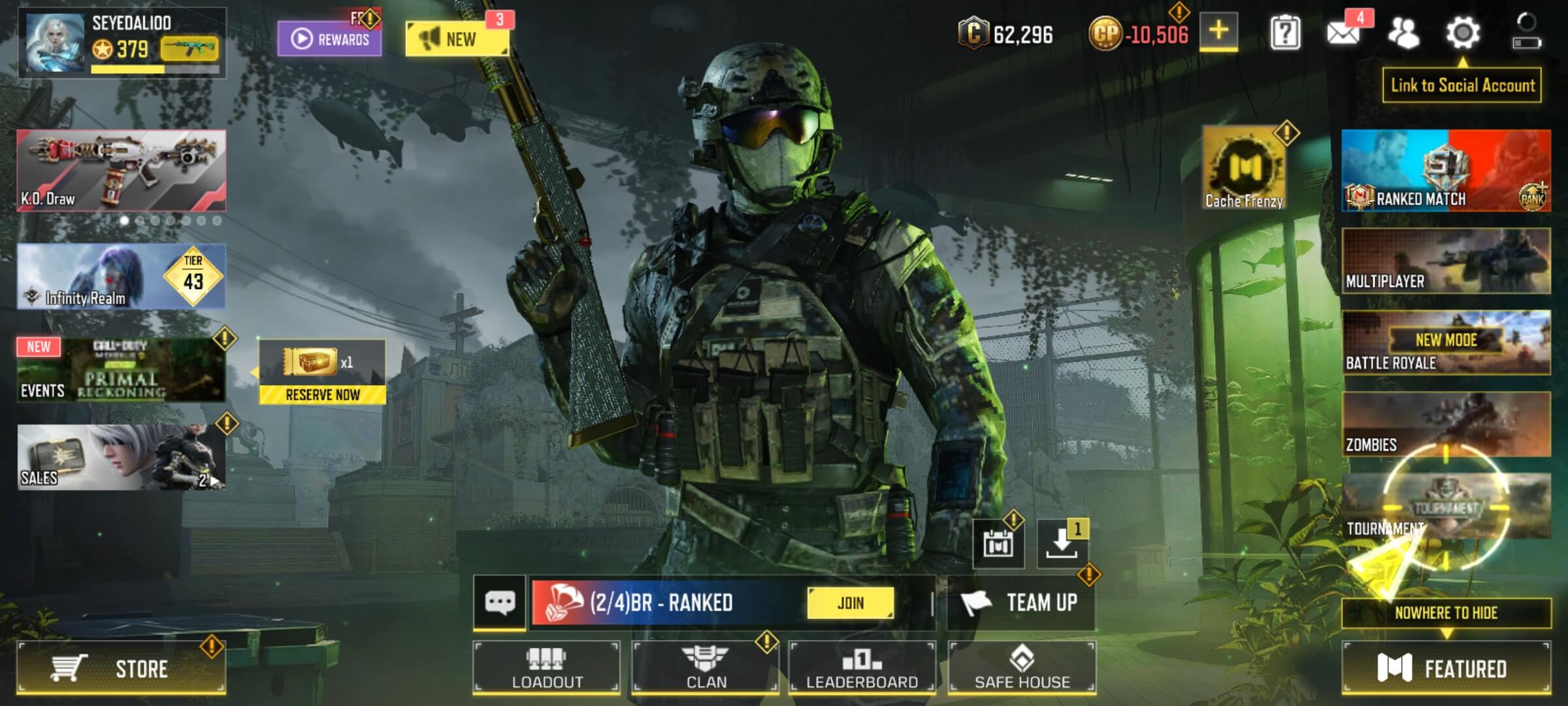The width and height of the screenshot is (1568, 706).
Task: Select the Battle Royale mode
Action: click(x=1446, y=343)
